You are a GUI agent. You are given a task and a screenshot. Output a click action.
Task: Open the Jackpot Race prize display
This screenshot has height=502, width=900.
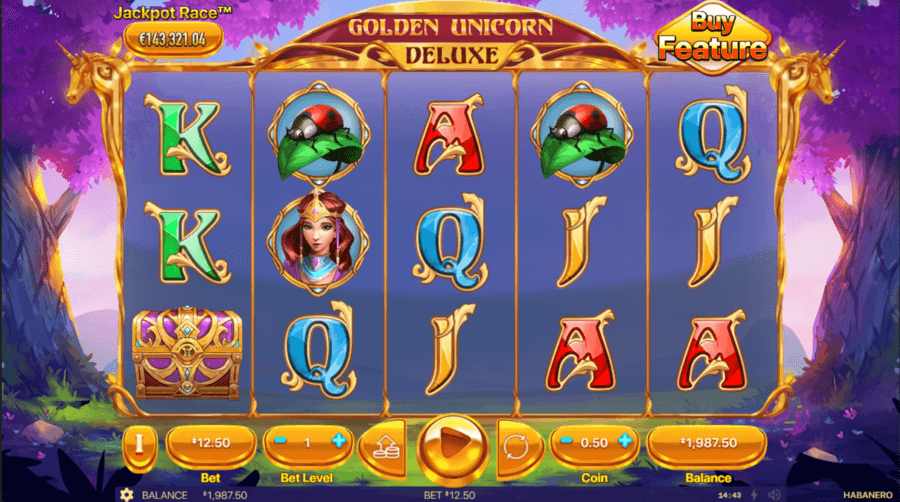pyautogui.click(x=173, y=39)
